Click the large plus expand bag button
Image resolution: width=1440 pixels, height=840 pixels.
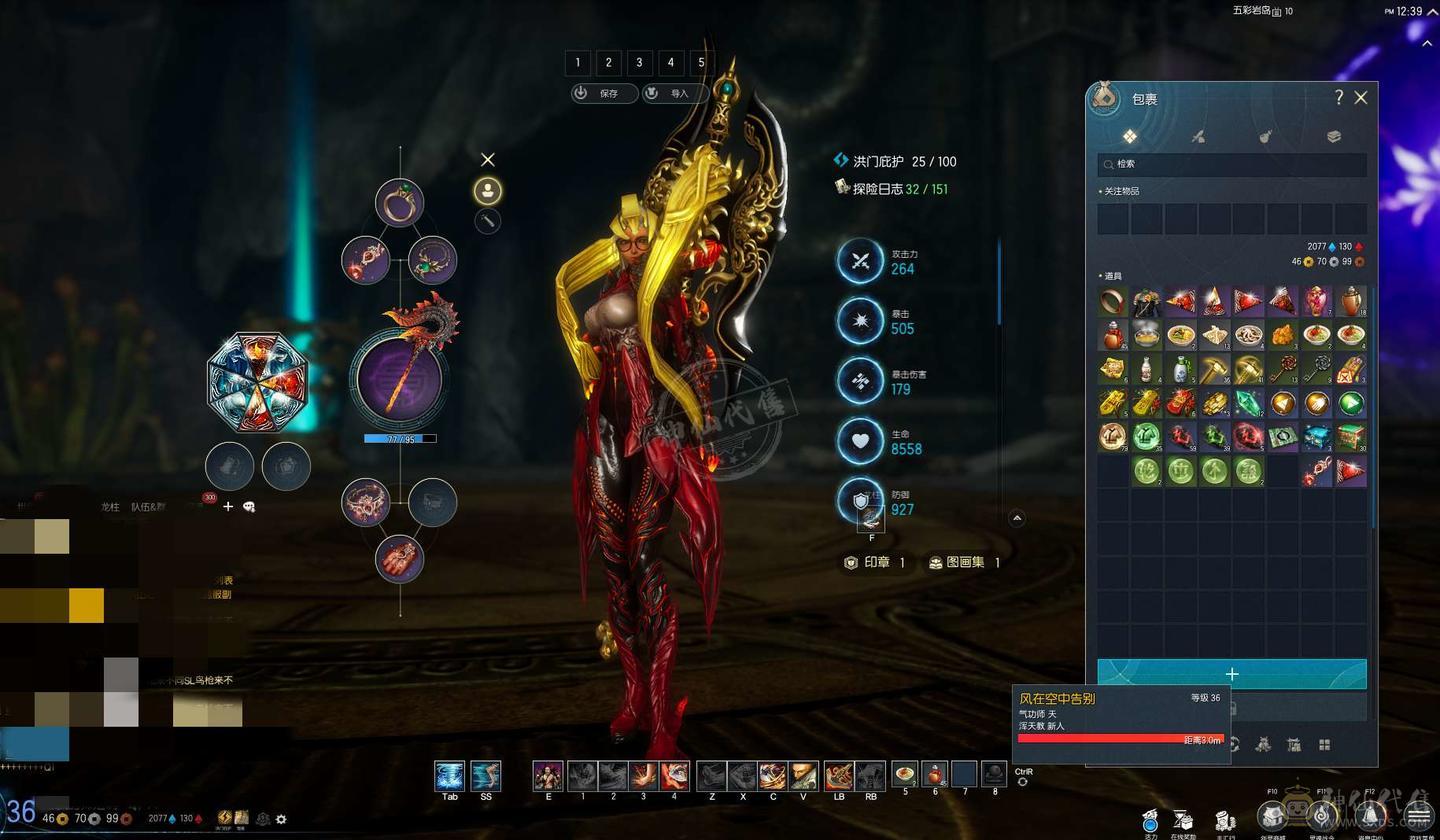click(x=1231, y=674)
